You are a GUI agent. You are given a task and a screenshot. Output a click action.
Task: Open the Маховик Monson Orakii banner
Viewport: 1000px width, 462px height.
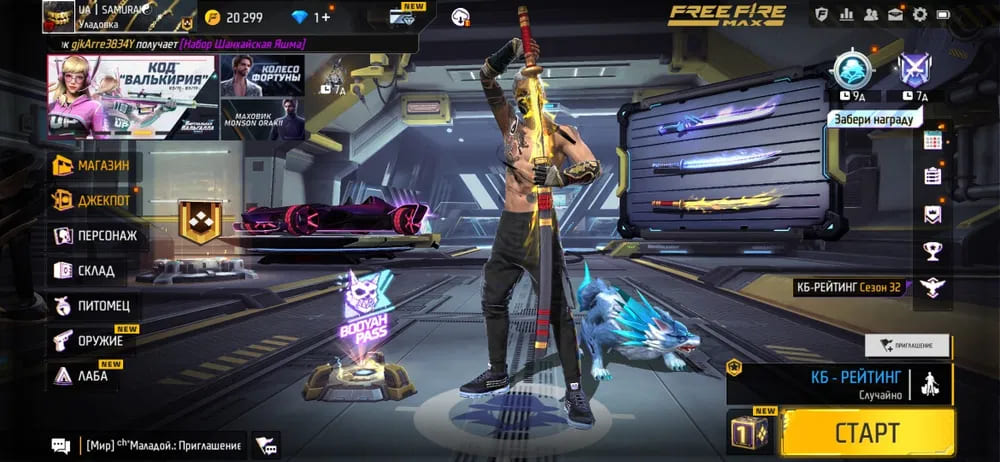tap(262, 119)
